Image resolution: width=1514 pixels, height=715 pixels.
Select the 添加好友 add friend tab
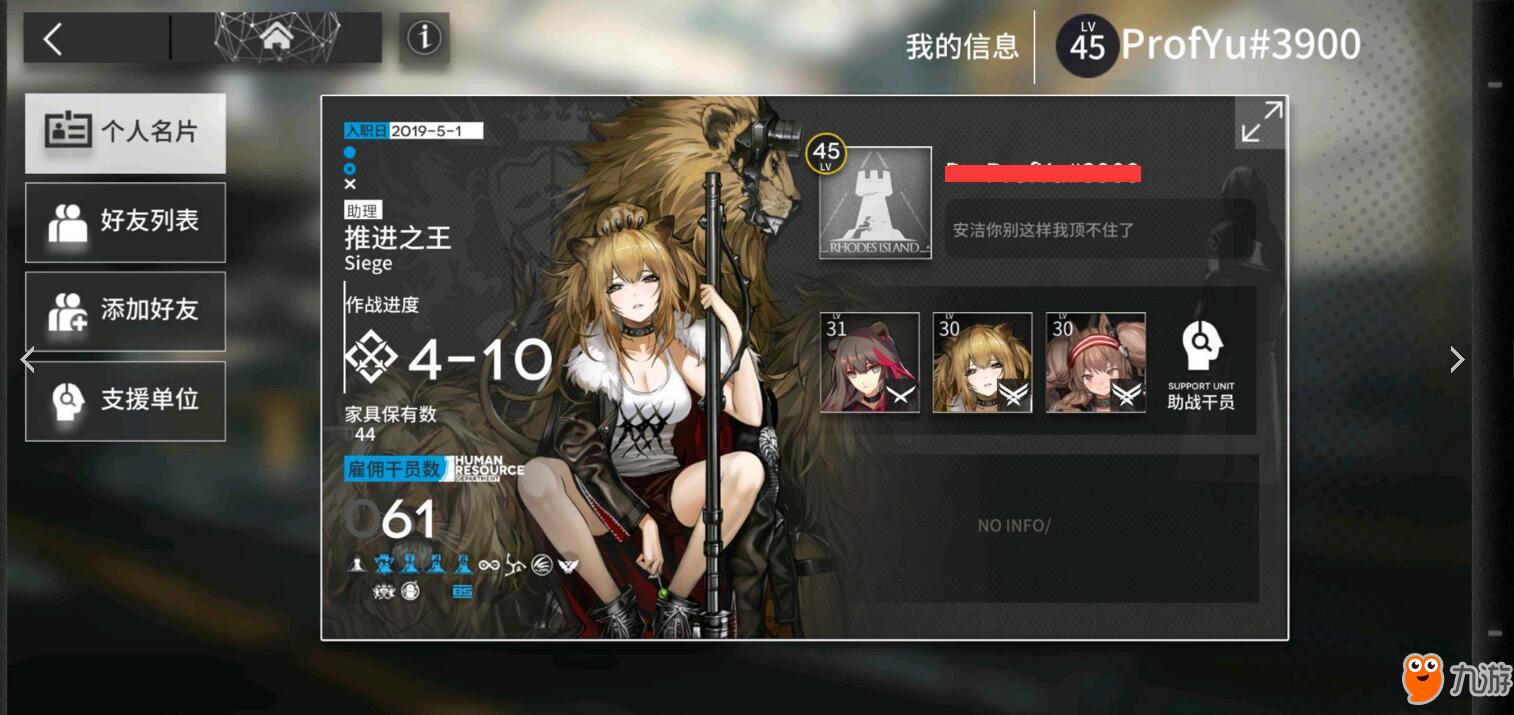[x=125, y=311]
